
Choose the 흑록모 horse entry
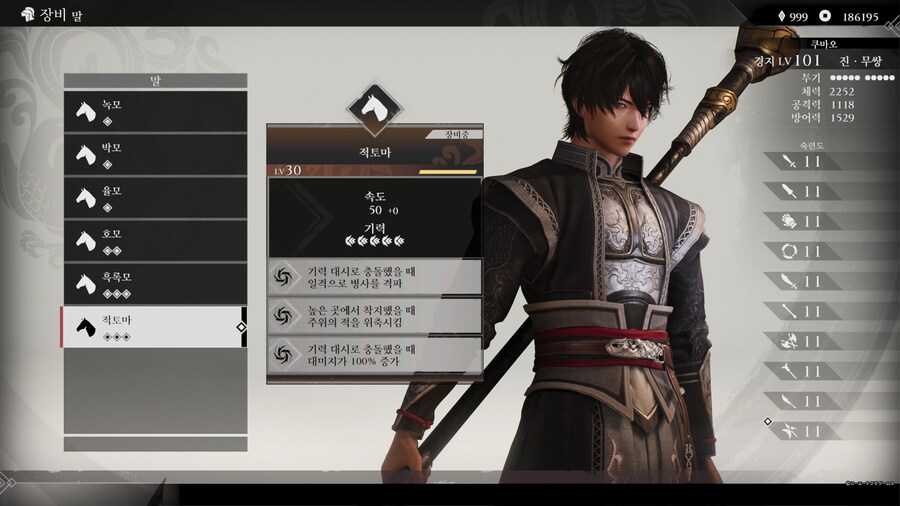click(x=155, y=283)
